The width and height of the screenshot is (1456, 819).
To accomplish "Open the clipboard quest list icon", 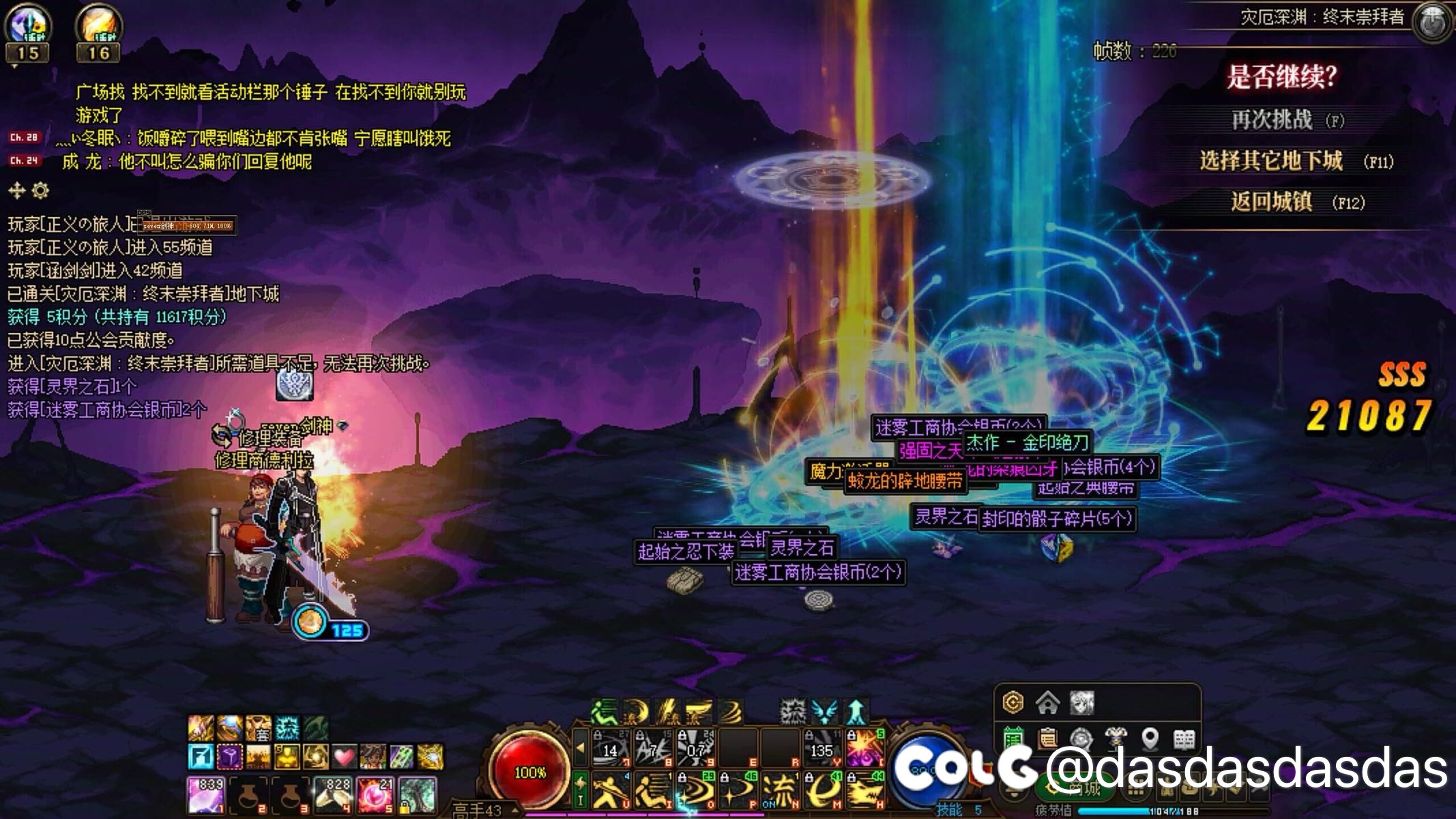I will pyautogui.click(x=1047, y=738).
